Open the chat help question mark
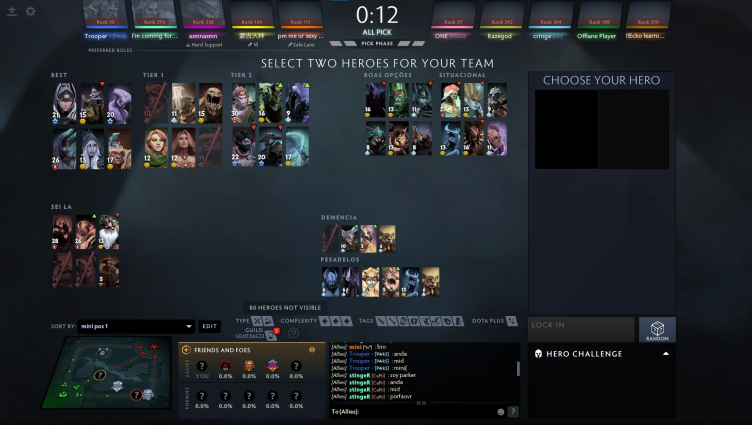Screen dimensions: 752x425 (x=513, y=411)
